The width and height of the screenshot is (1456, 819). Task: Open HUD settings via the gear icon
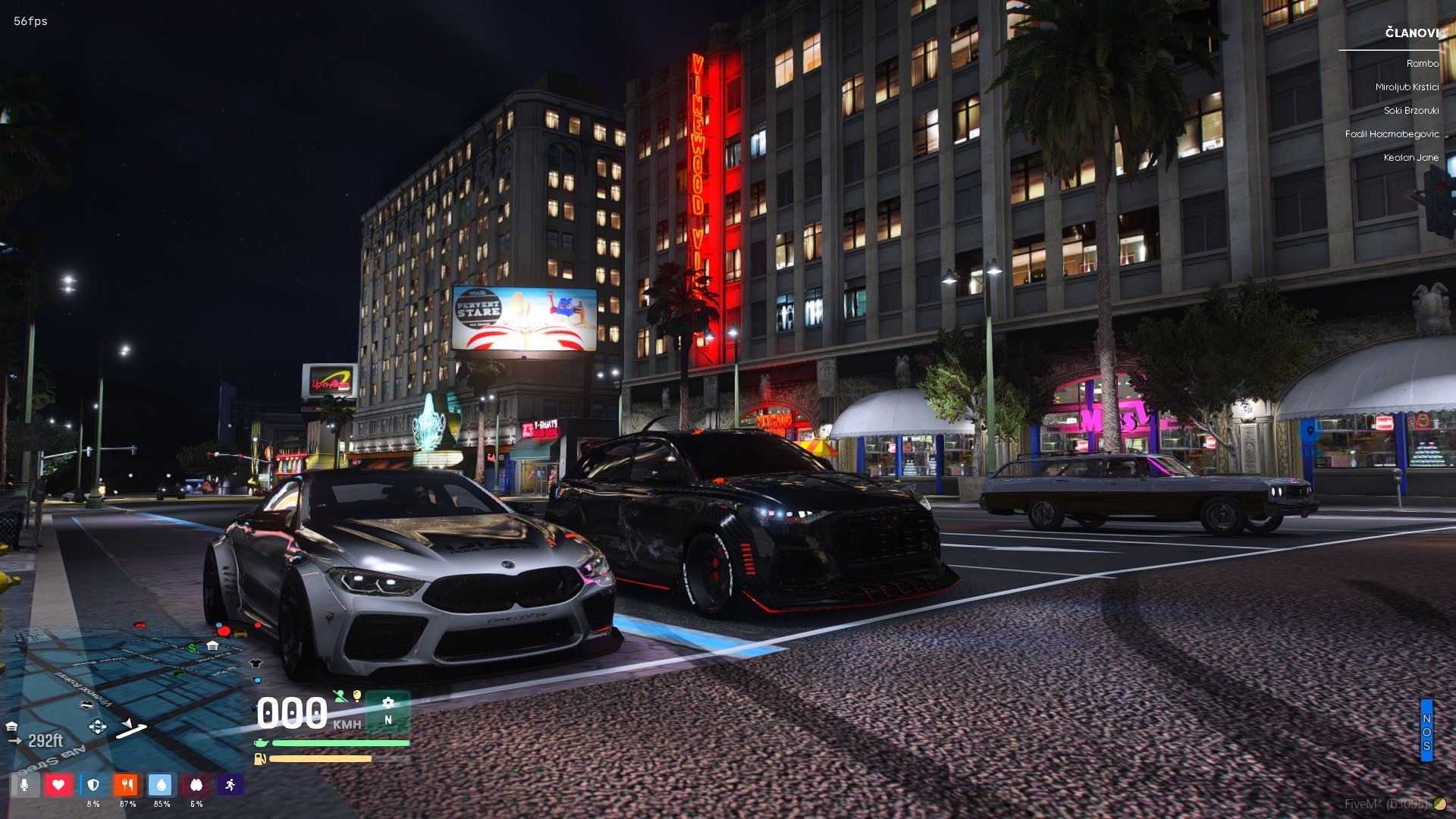click(388, 703)
